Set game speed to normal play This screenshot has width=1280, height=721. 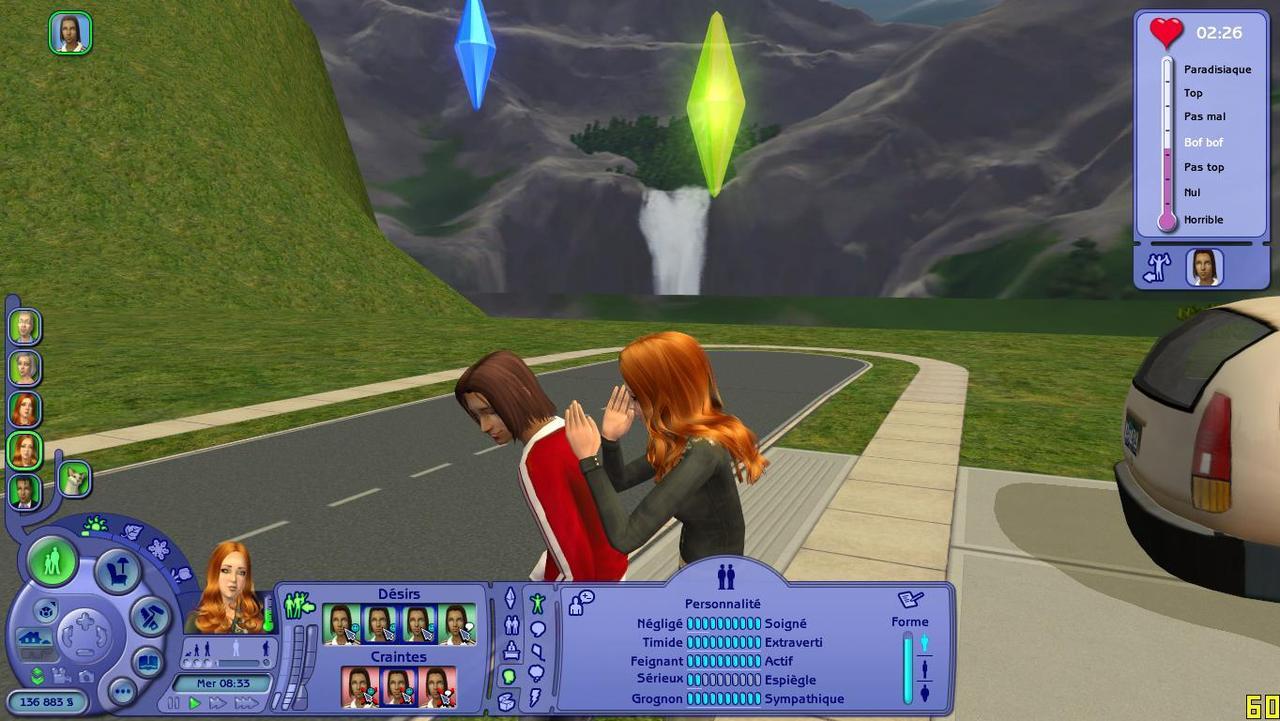point(195,703)
